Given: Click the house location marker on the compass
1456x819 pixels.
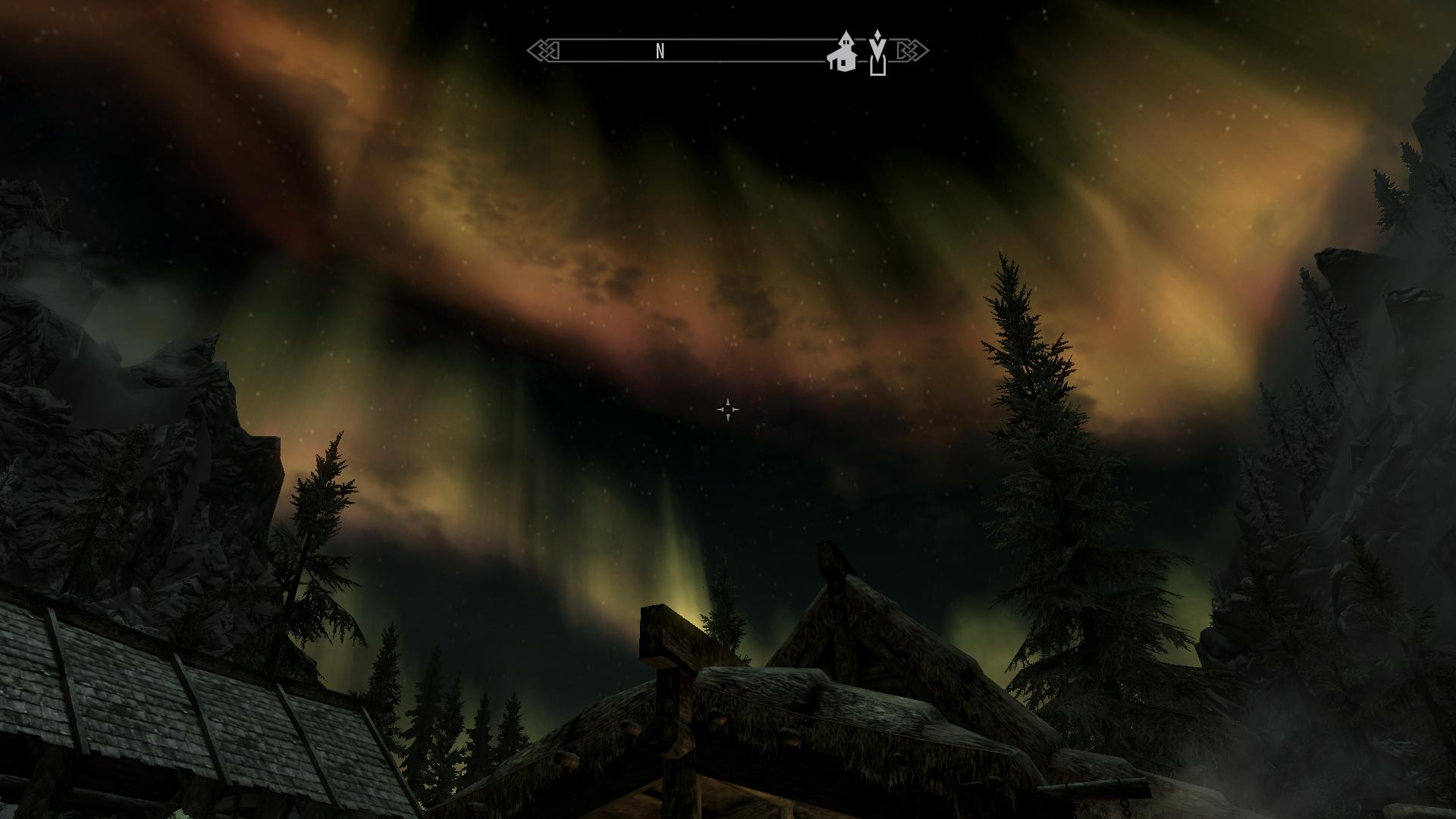Looking at the screenshot, I should coord(842,53).
